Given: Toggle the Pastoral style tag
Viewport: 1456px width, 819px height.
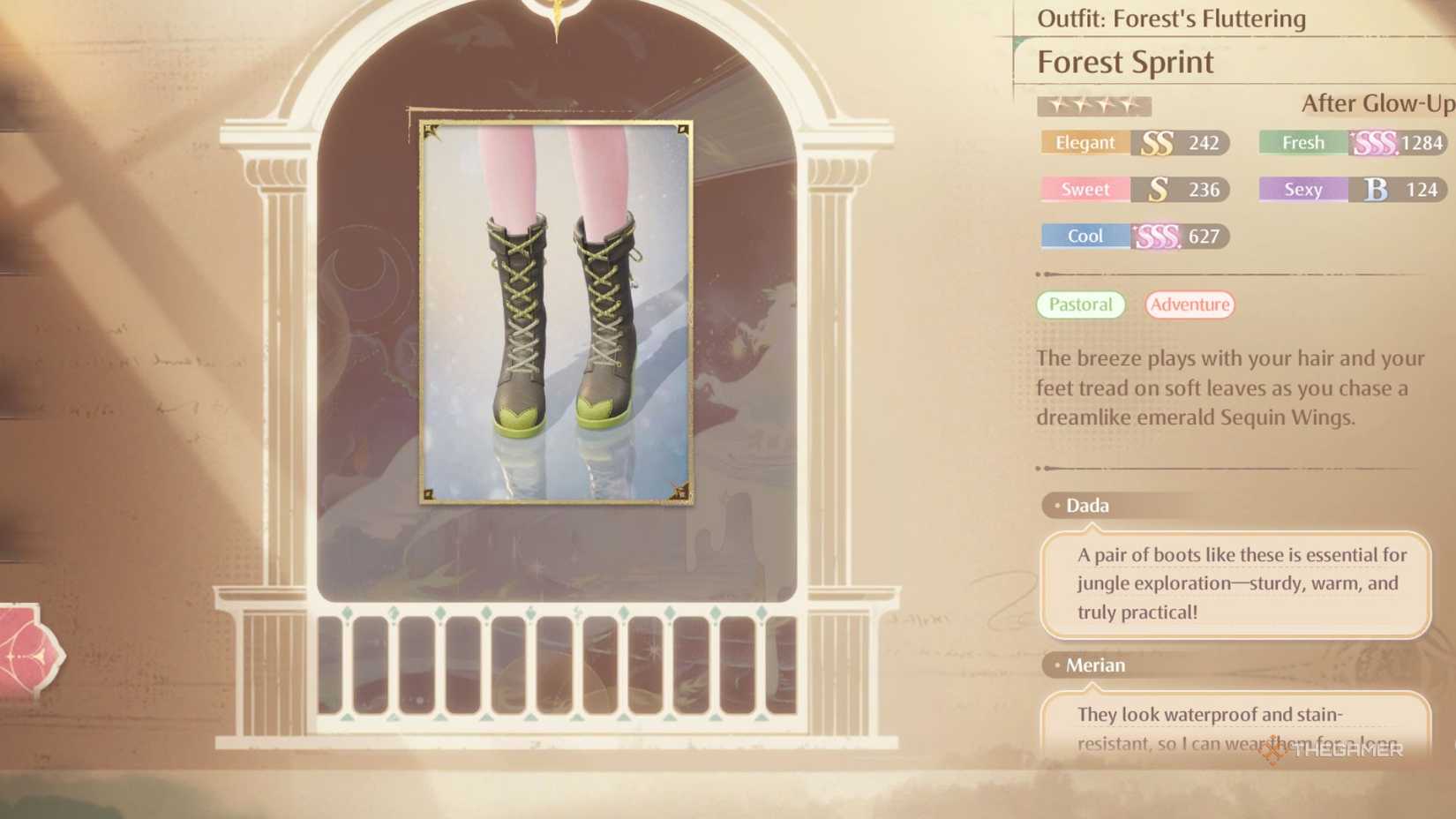Looking at the screenshot, I should pyautogui.click(x=1080, y=304).
